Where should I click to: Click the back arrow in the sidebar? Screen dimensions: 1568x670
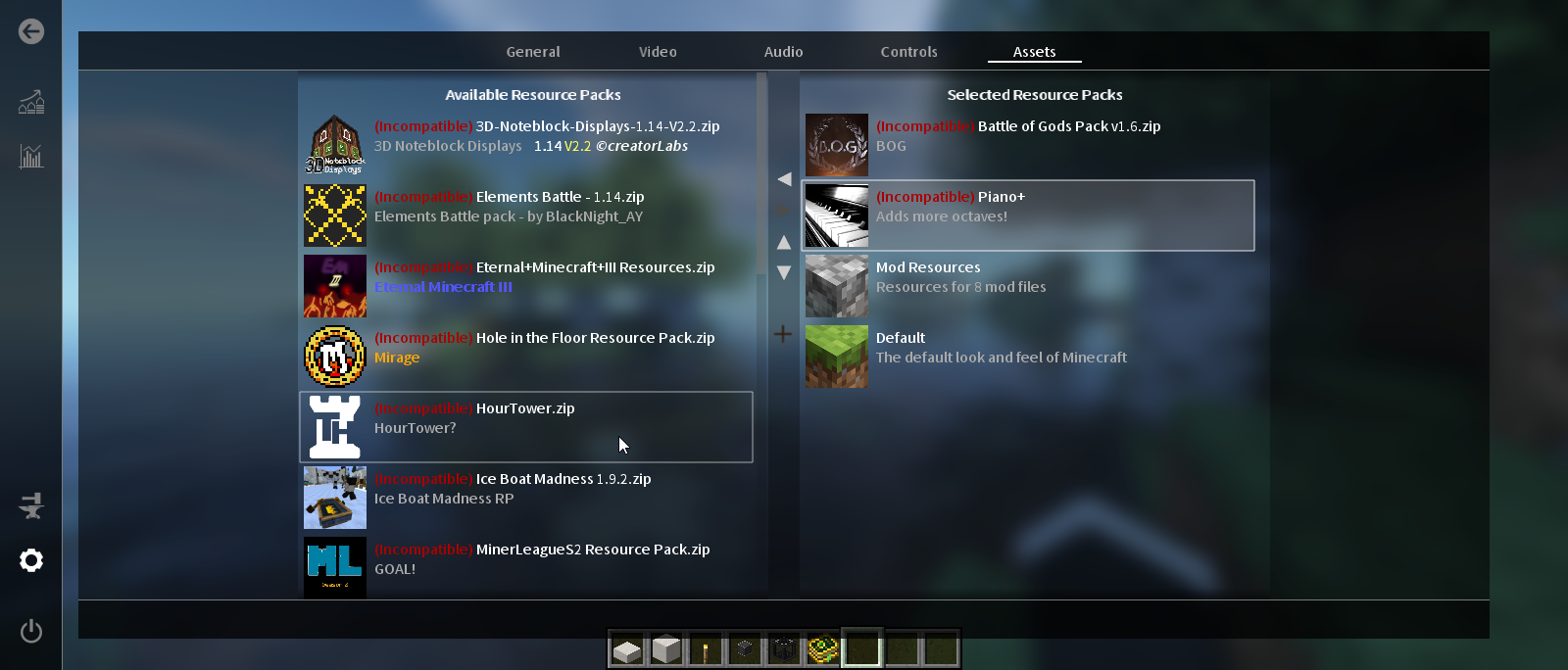(31, 31)
